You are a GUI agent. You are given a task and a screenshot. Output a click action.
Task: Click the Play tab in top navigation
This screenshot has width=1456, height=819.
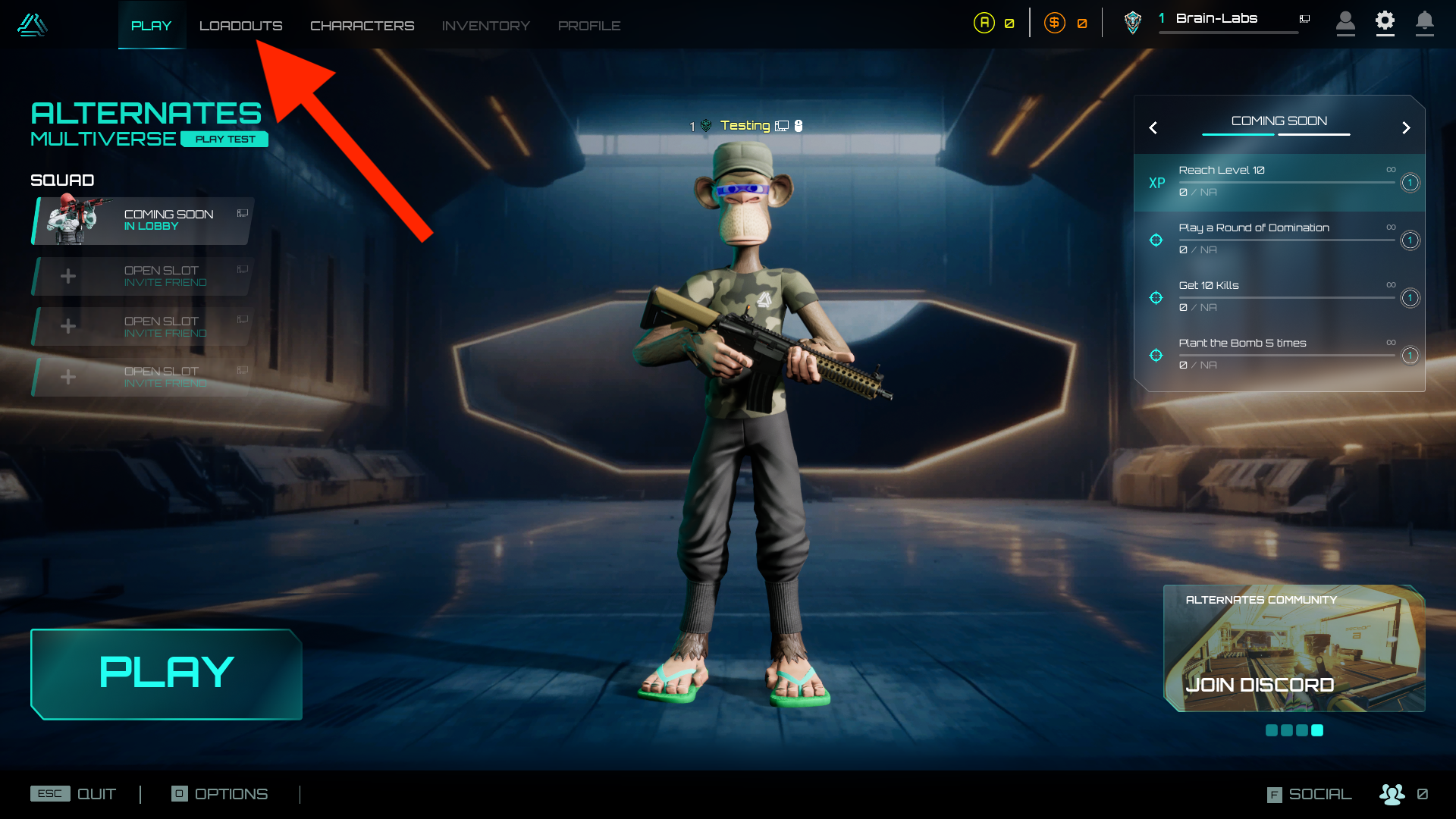click(151, 26)
